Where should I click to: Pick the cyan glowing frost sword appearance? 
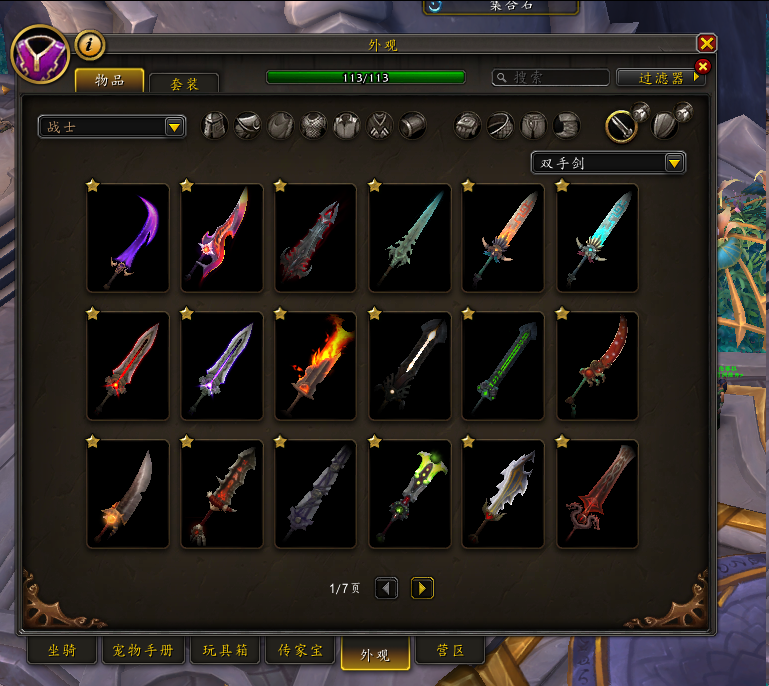click(597, 238)
